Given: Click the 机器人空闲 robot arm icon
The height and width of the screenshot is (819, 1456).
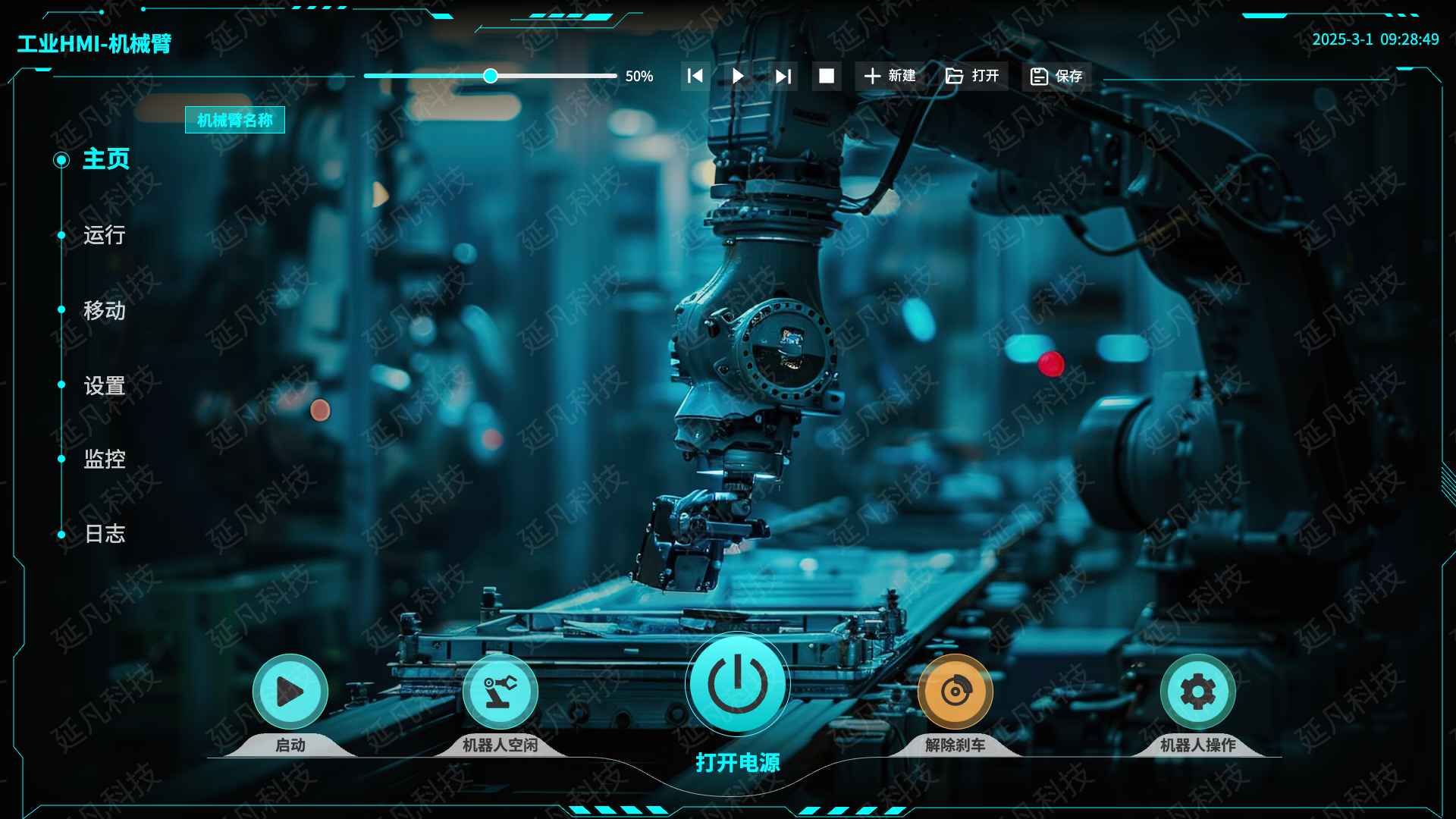Looking at the screenshot, I should point(500,690).
